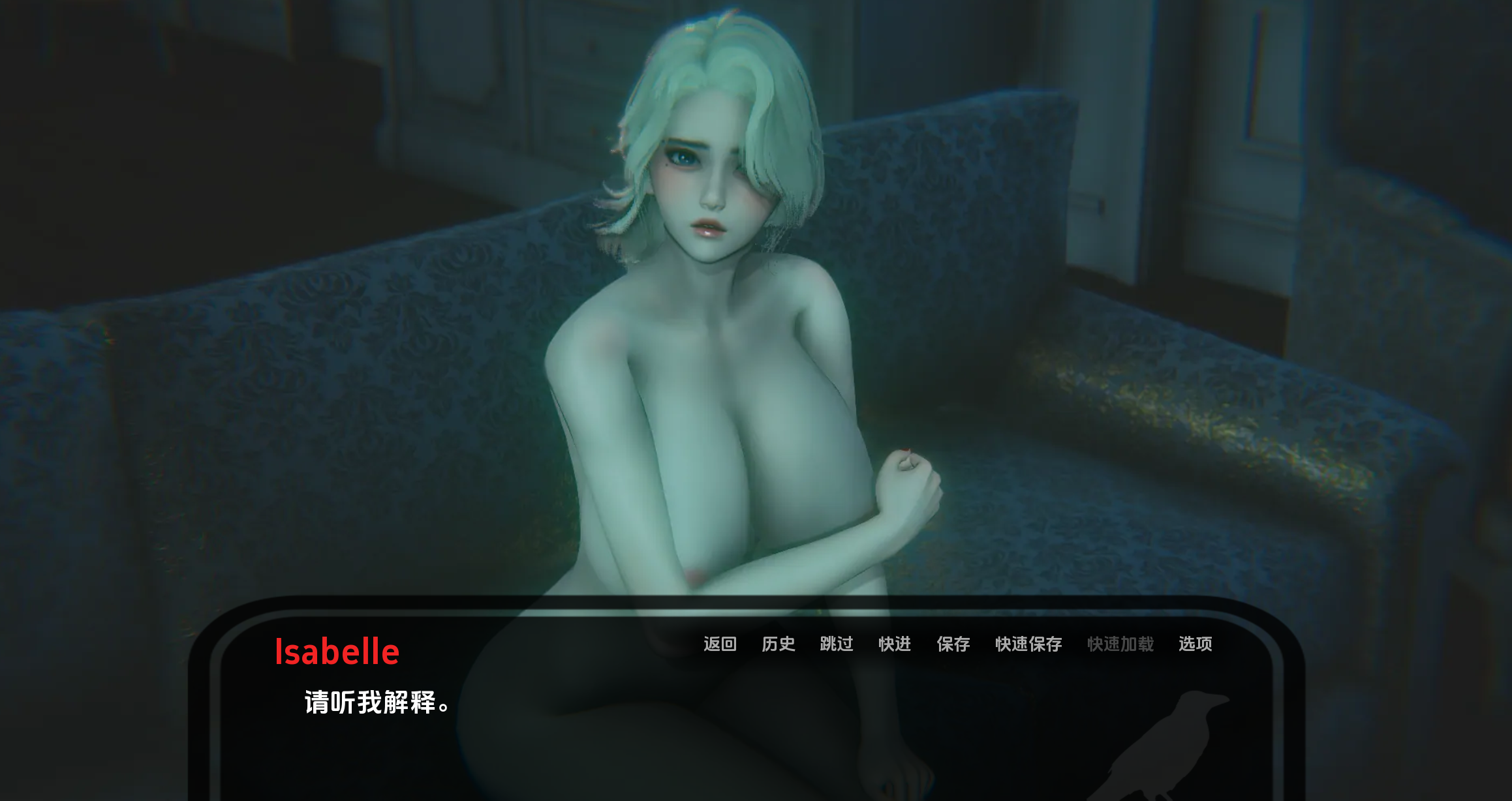Activate 跳过 to skip read text
Image resolution: width=1512 pixels, height=801 pixels.
pyautogui.click(x=836, y=645)
